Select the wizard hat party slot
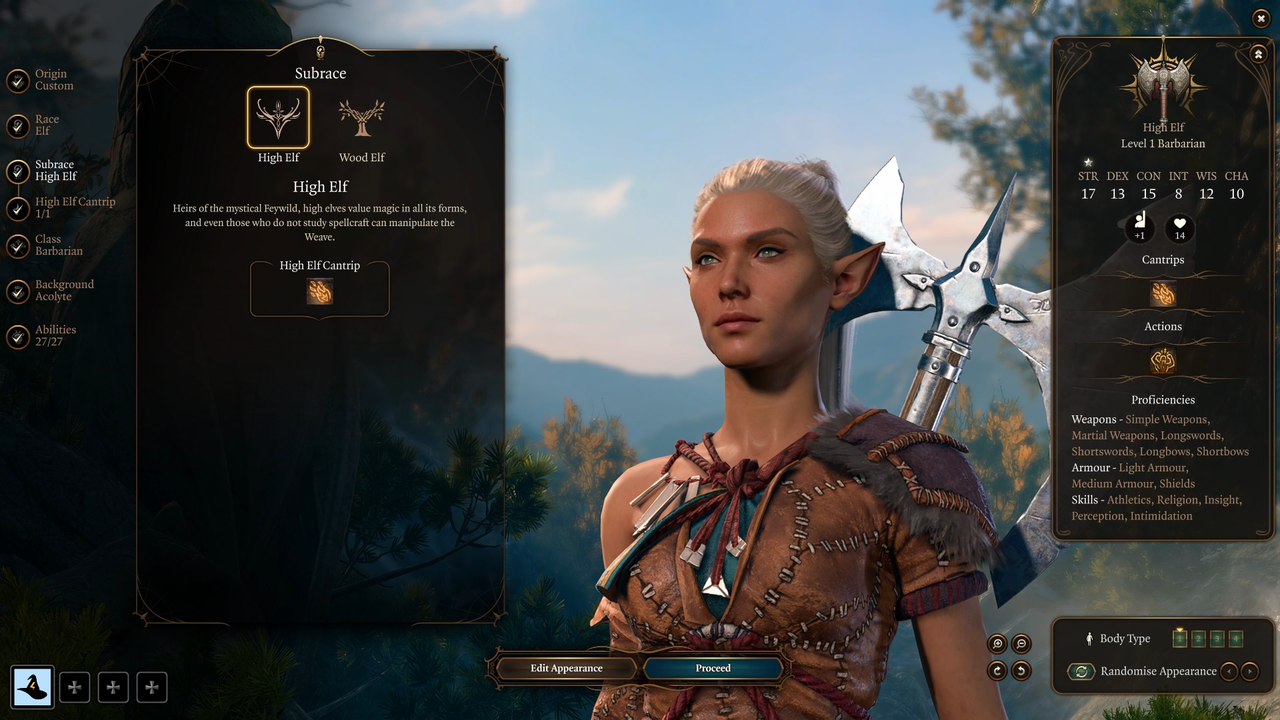1280x720 pixels. coord(34,687)
